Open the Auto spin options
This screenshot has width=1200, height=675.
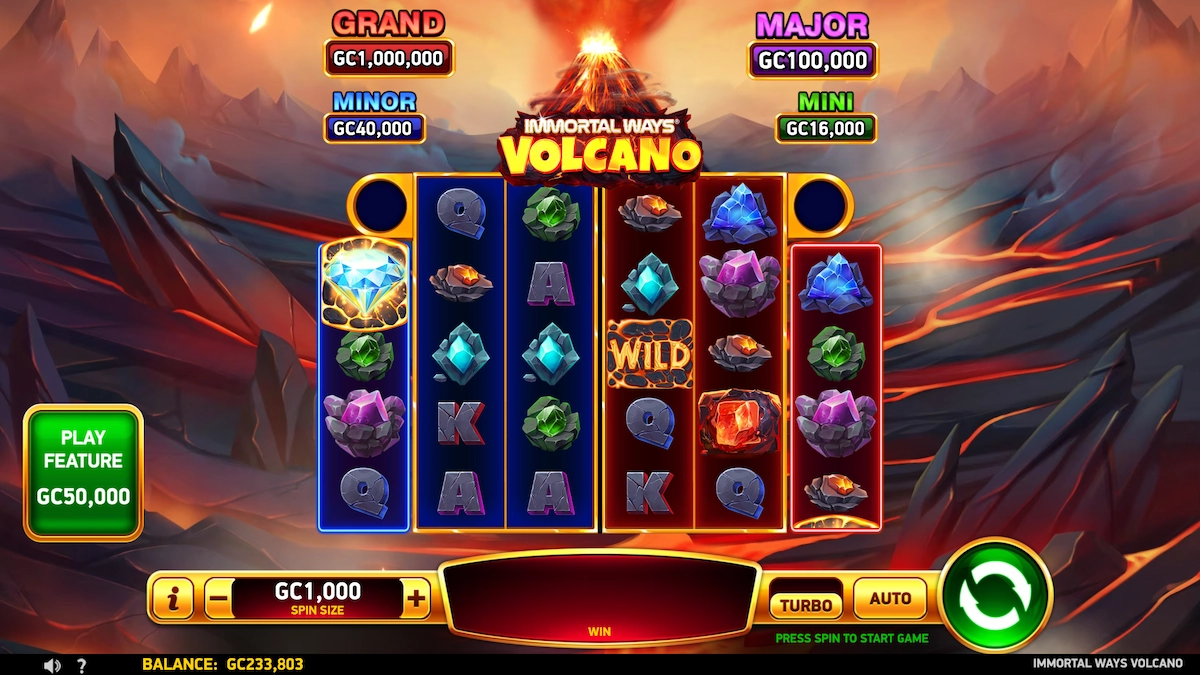890,599
